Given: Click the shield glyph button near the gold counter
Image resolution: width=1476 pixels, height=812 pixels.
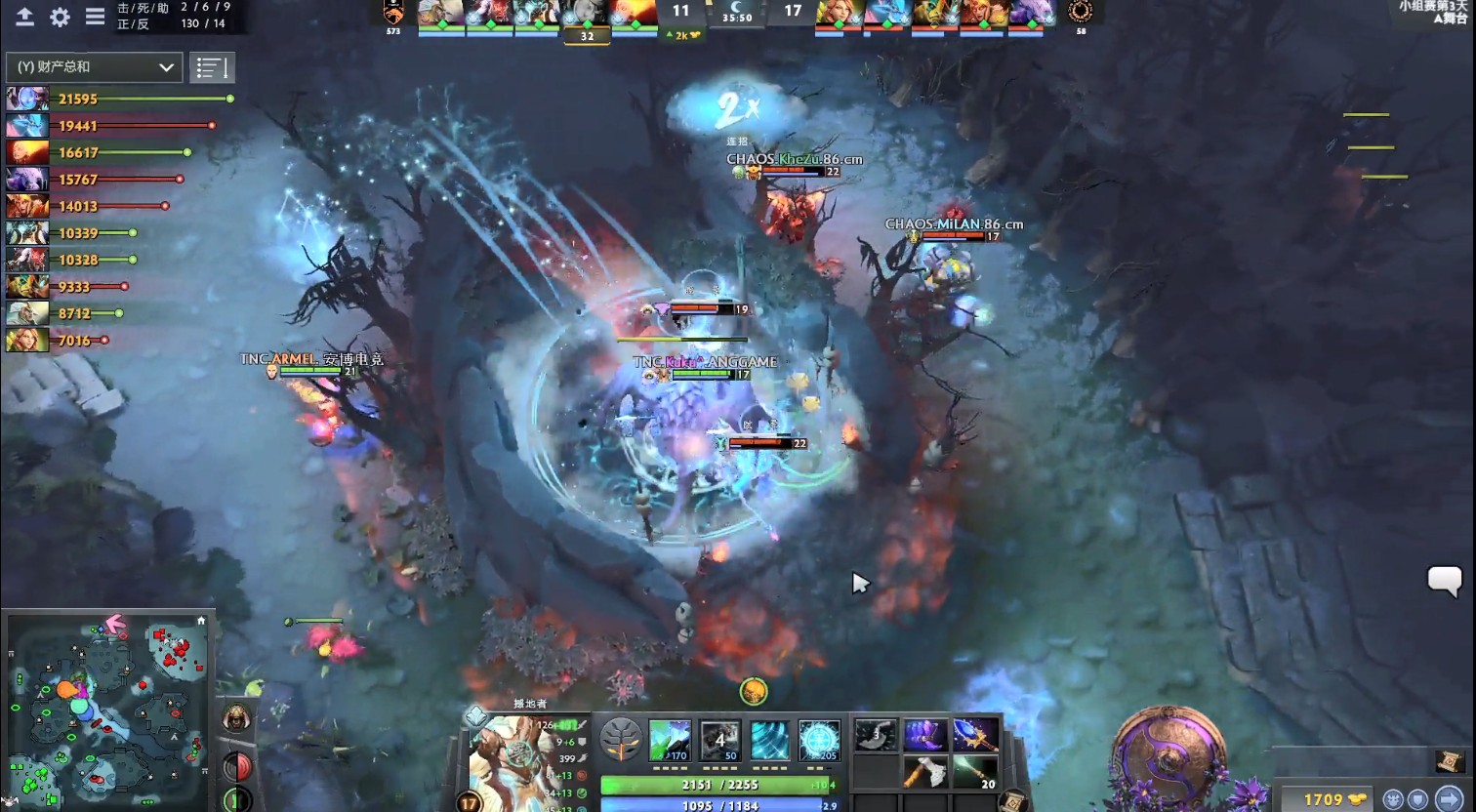Looking at the screenshot, I should pyautogui.click(x=1418, y=797).
